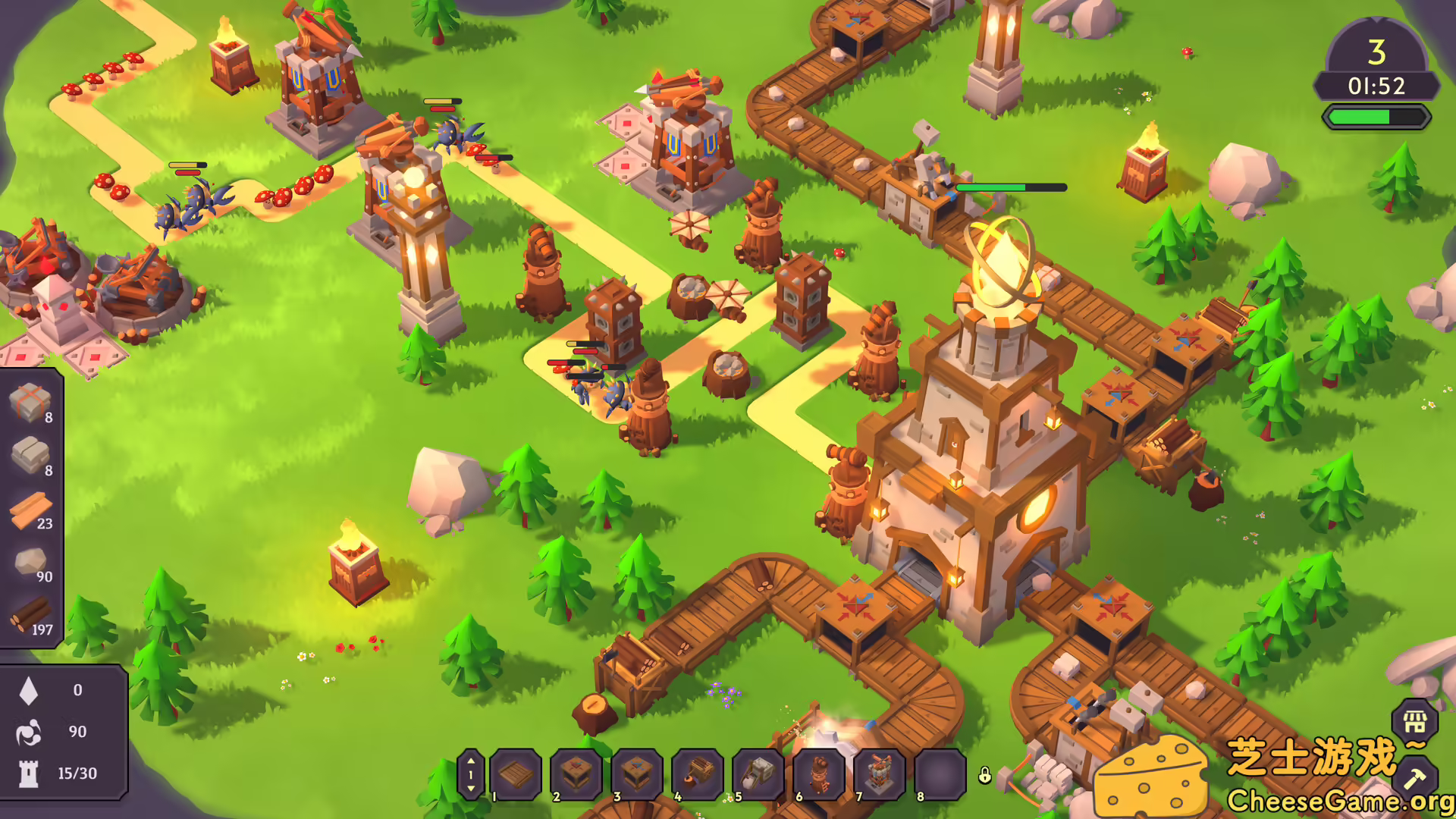Choose the stone quarry building in slot 5
This screenshot has width=1456, height=819.
(758, 774)
